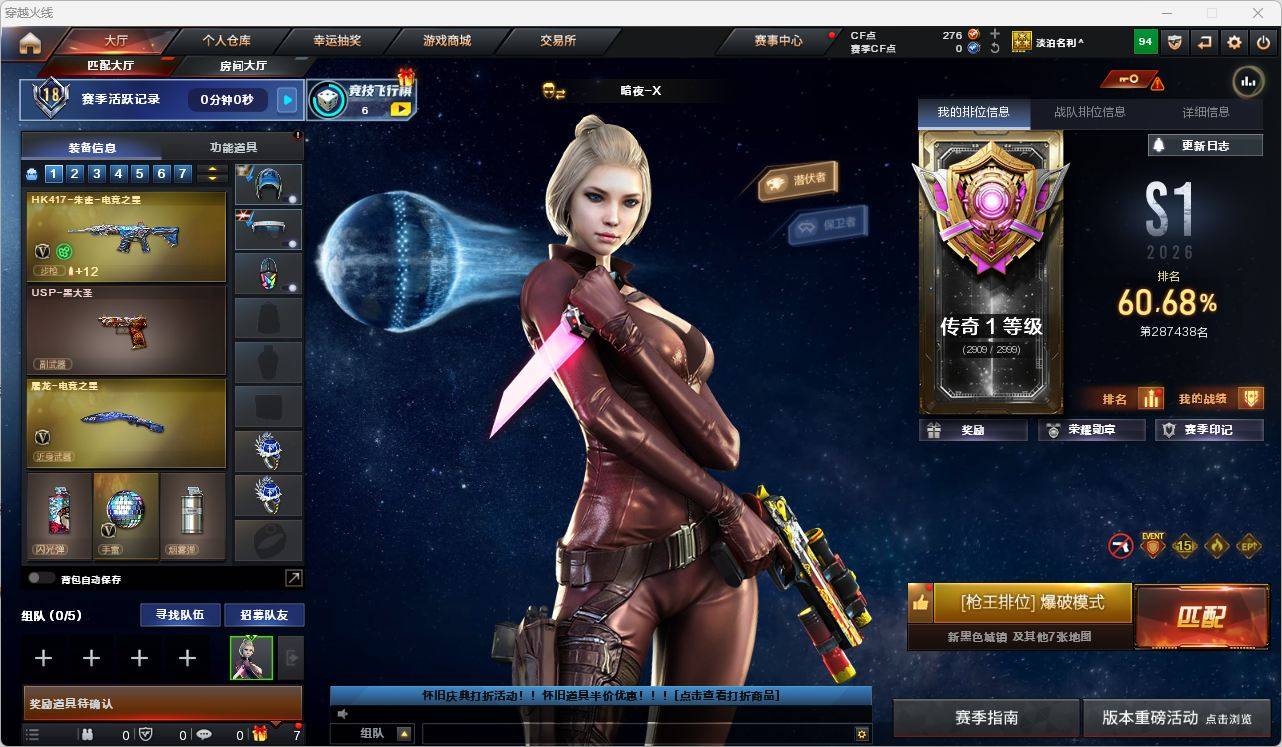Select the USP pistol weapon slot
The image size is (1282, 747).
126,330
